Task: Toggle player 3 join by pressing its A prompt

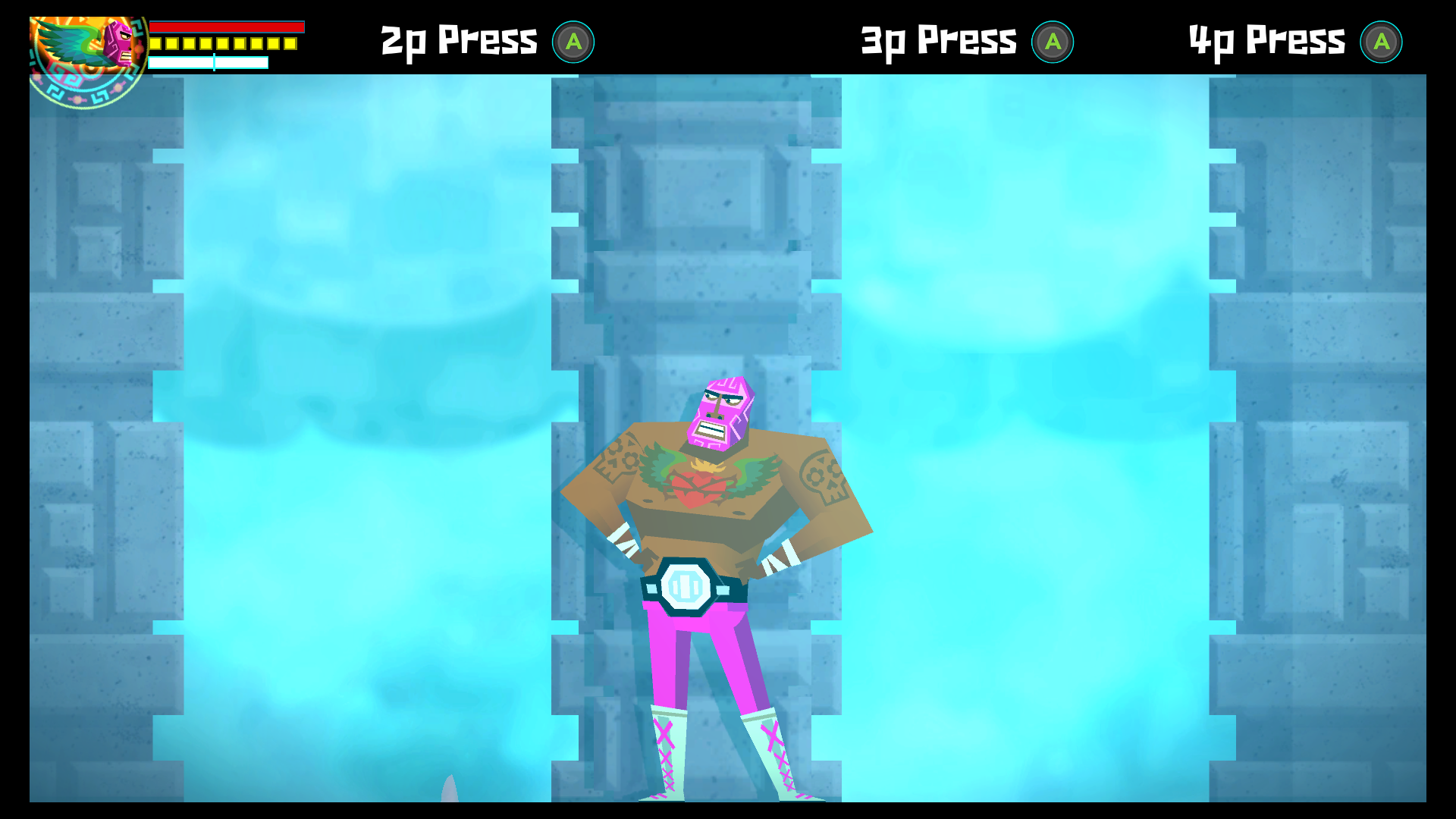Action: [1054, 42]
